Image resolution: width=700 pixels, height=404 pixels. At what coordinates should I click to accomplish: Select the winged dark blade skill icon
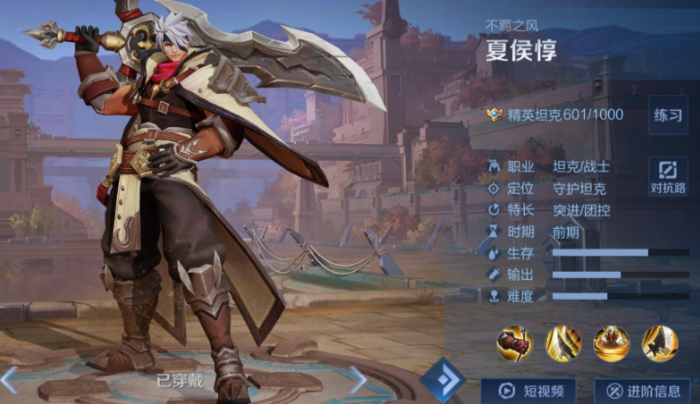659,343
